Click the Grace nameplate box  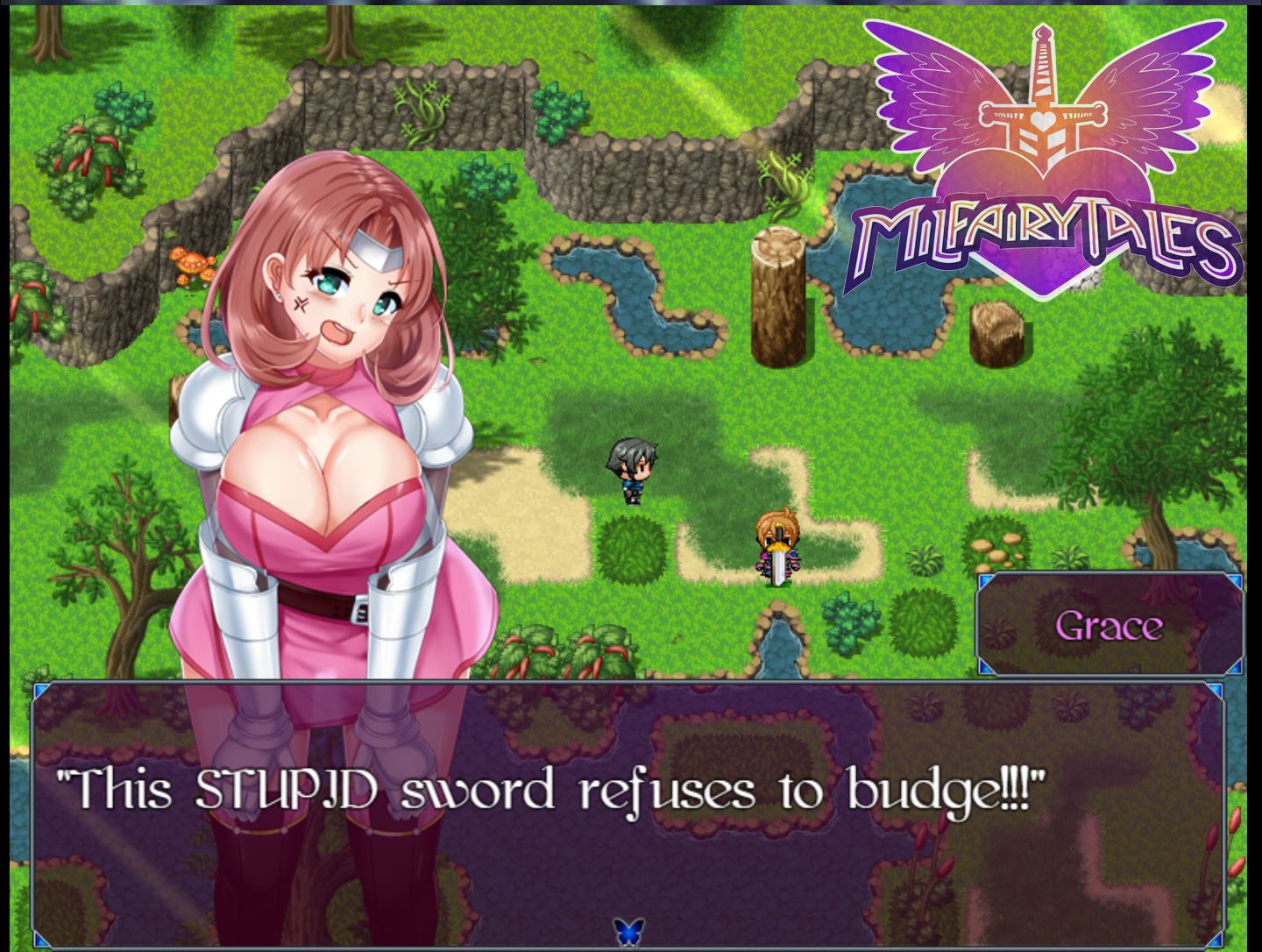coord(1110,626)
